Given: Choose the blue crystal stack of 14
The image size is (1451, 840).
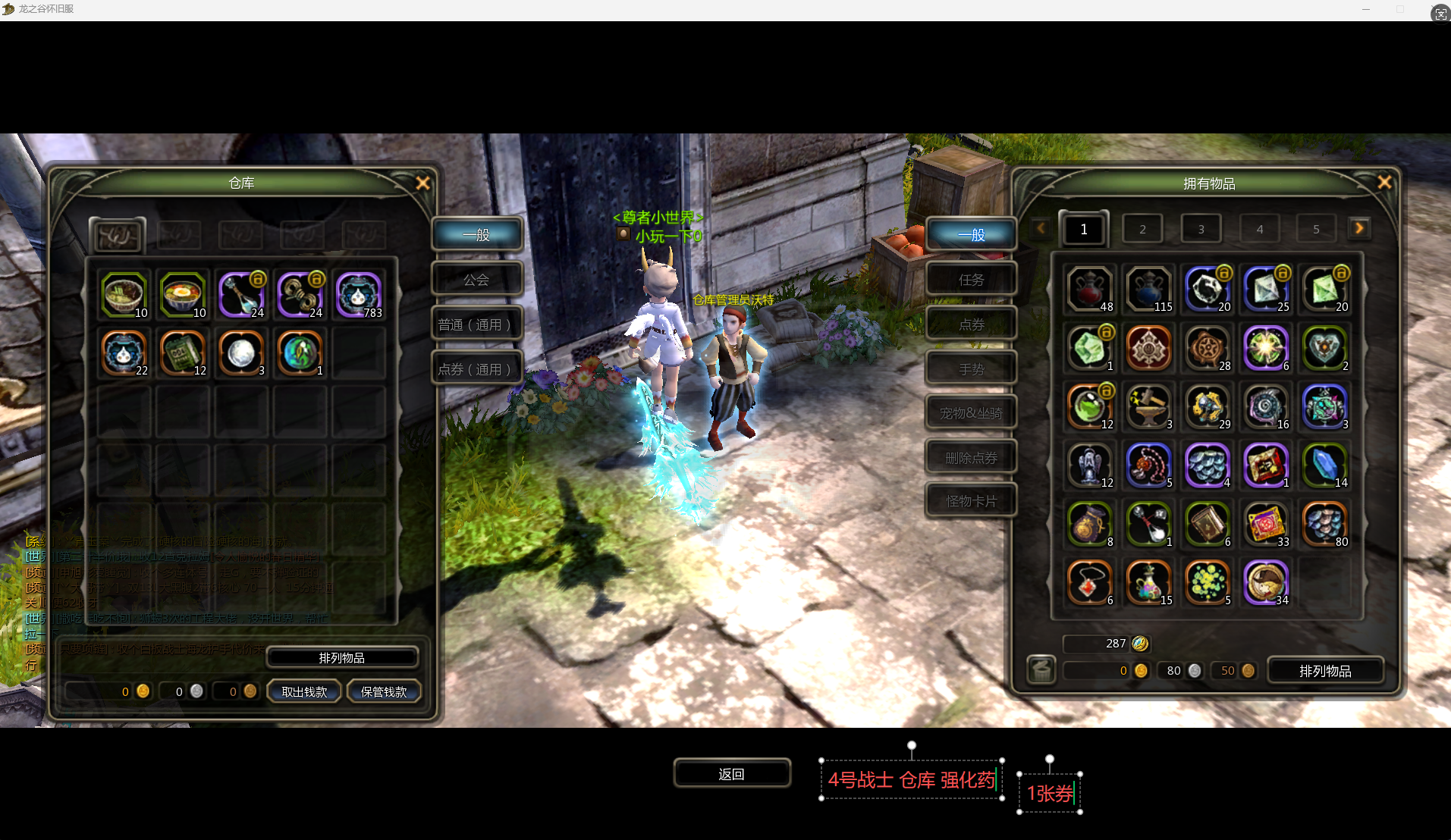Looking at the screenshot, I should click(1324, 465).
